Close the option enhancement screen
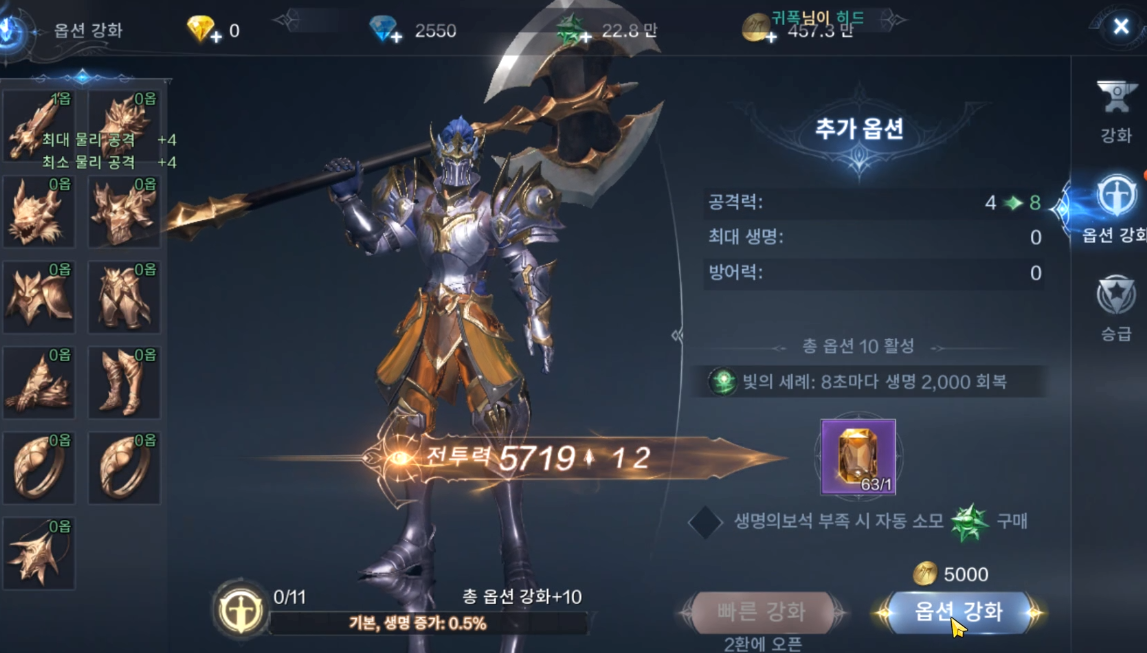 pos(1121,28)
